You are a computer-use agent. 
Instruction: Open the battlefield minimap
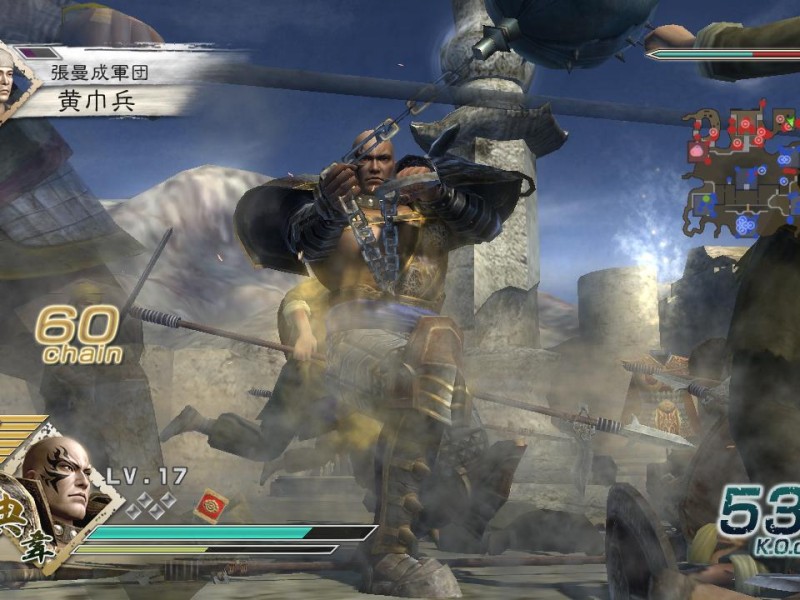pos(742,167)
